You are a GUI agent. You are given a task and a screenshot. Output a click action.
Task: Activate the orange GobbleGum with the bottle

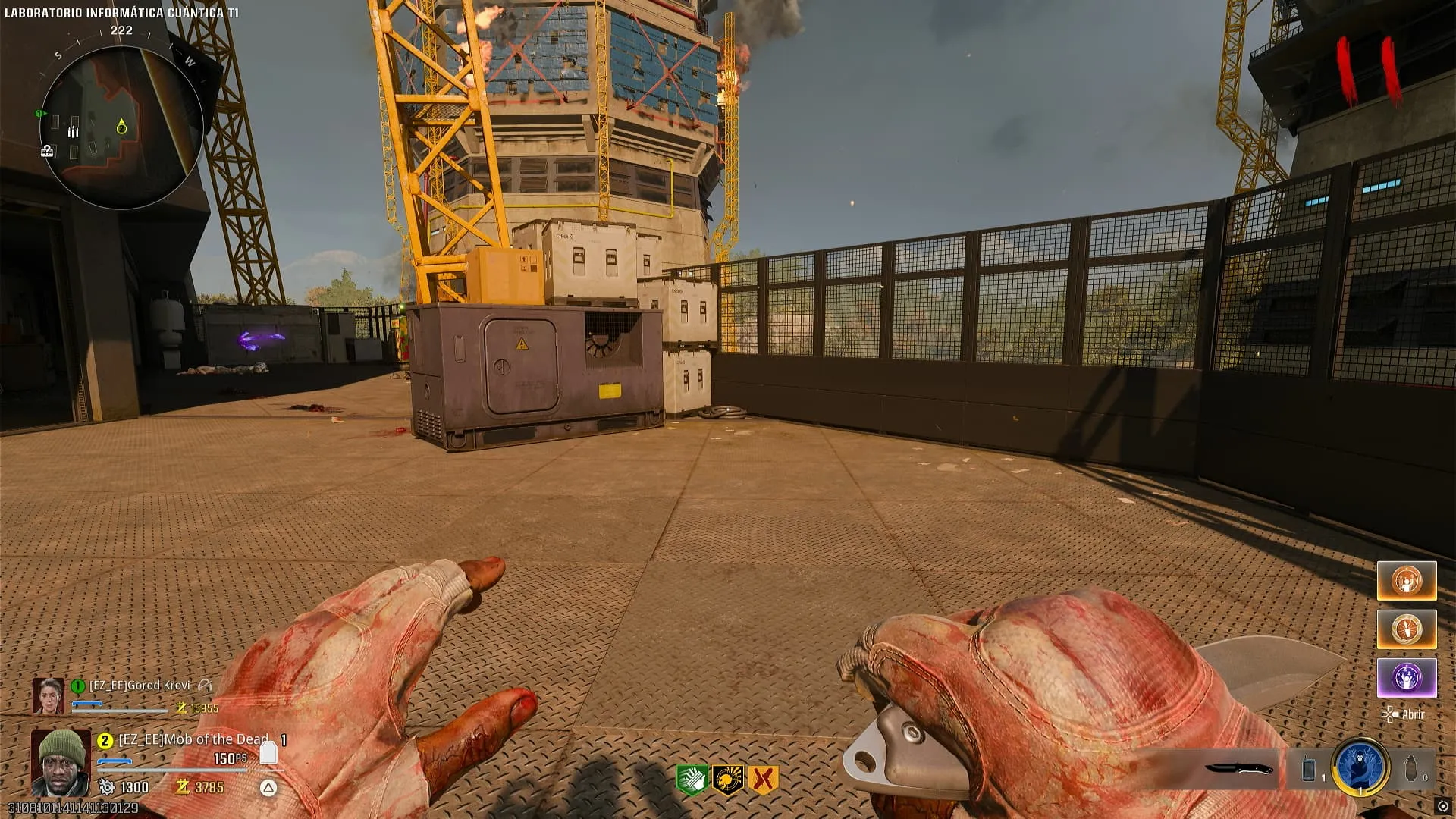1407,629
